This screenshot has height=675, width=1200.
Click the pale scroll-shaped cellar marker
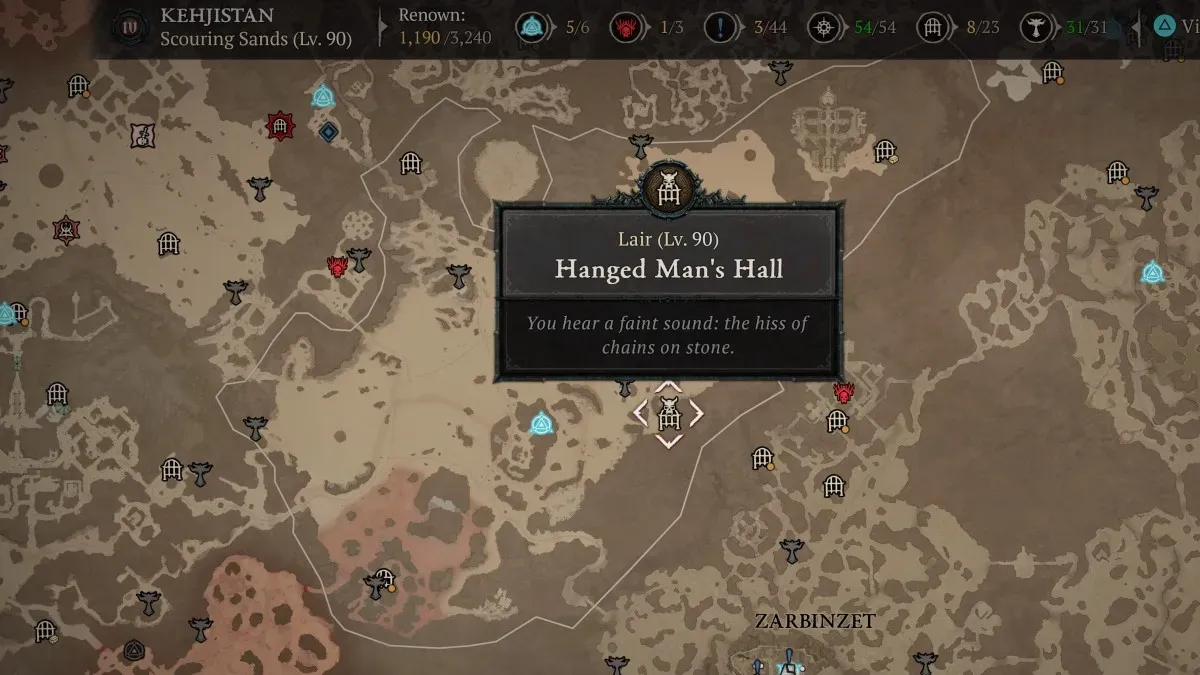coord(142,135)
